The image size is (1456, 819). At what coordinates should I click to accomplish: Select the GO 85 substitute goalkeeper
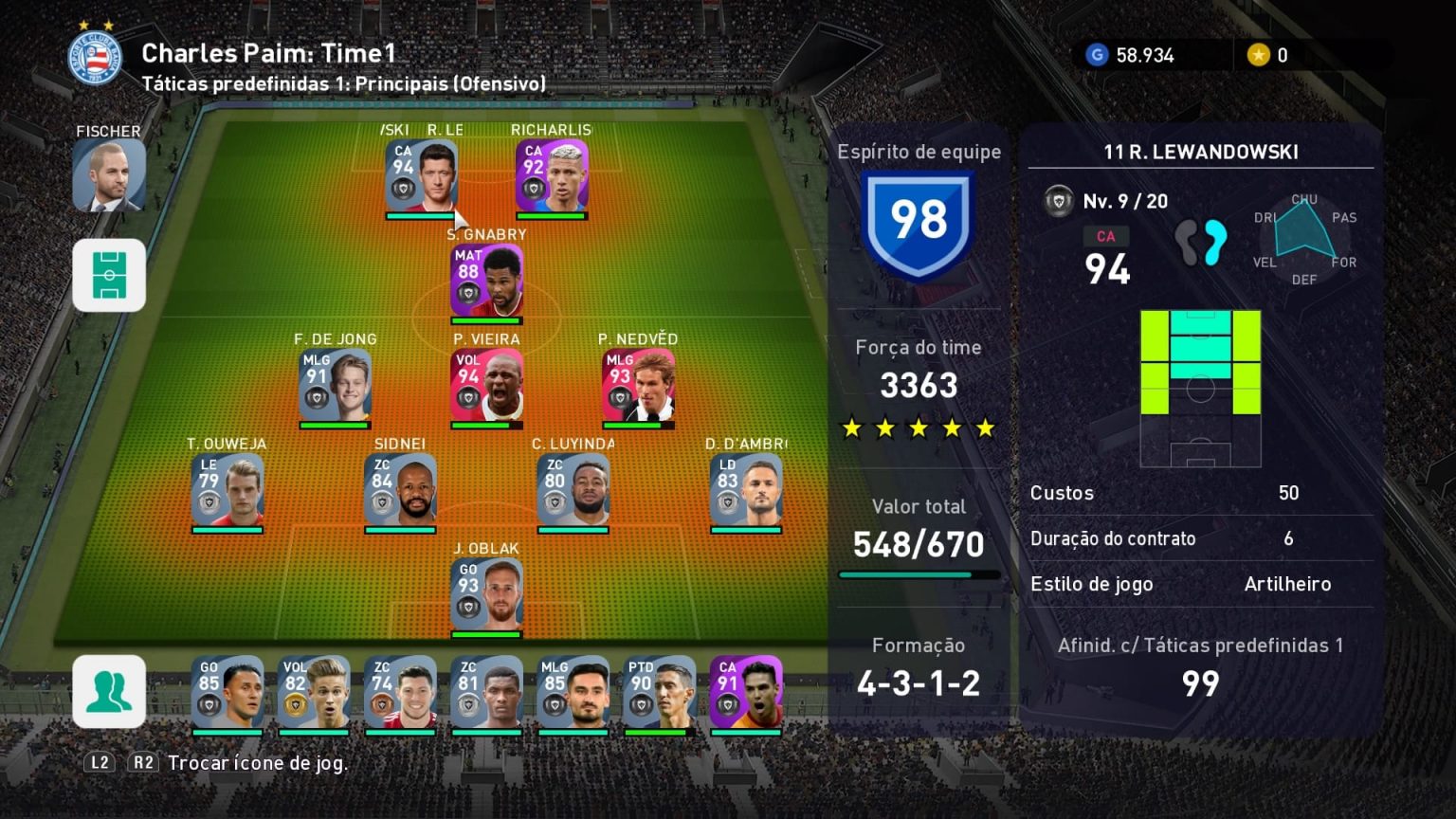(x=227, y=692)
